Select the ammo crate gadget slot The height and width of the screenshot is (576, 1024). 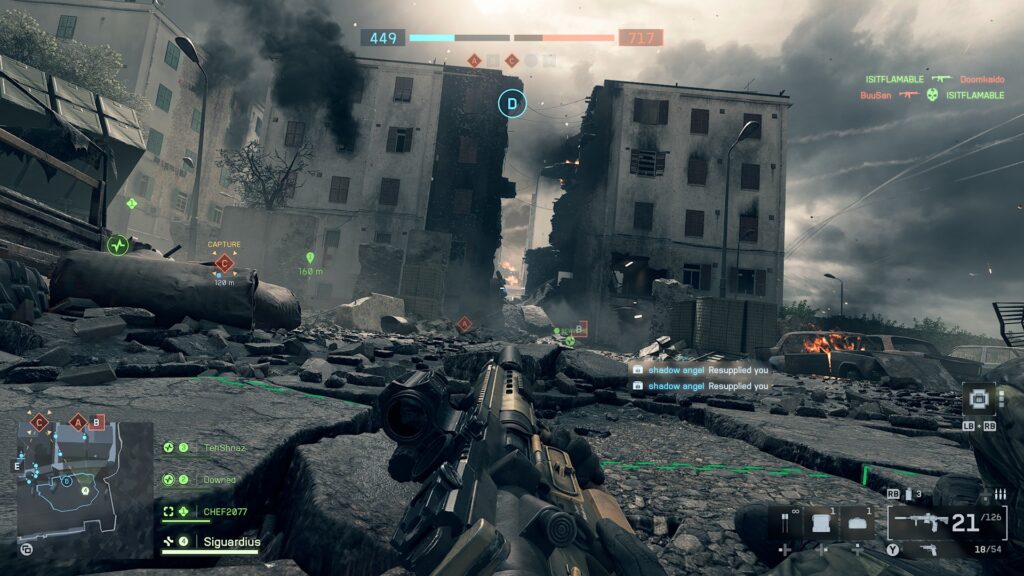pyautogui.click(x=823, y=522)
